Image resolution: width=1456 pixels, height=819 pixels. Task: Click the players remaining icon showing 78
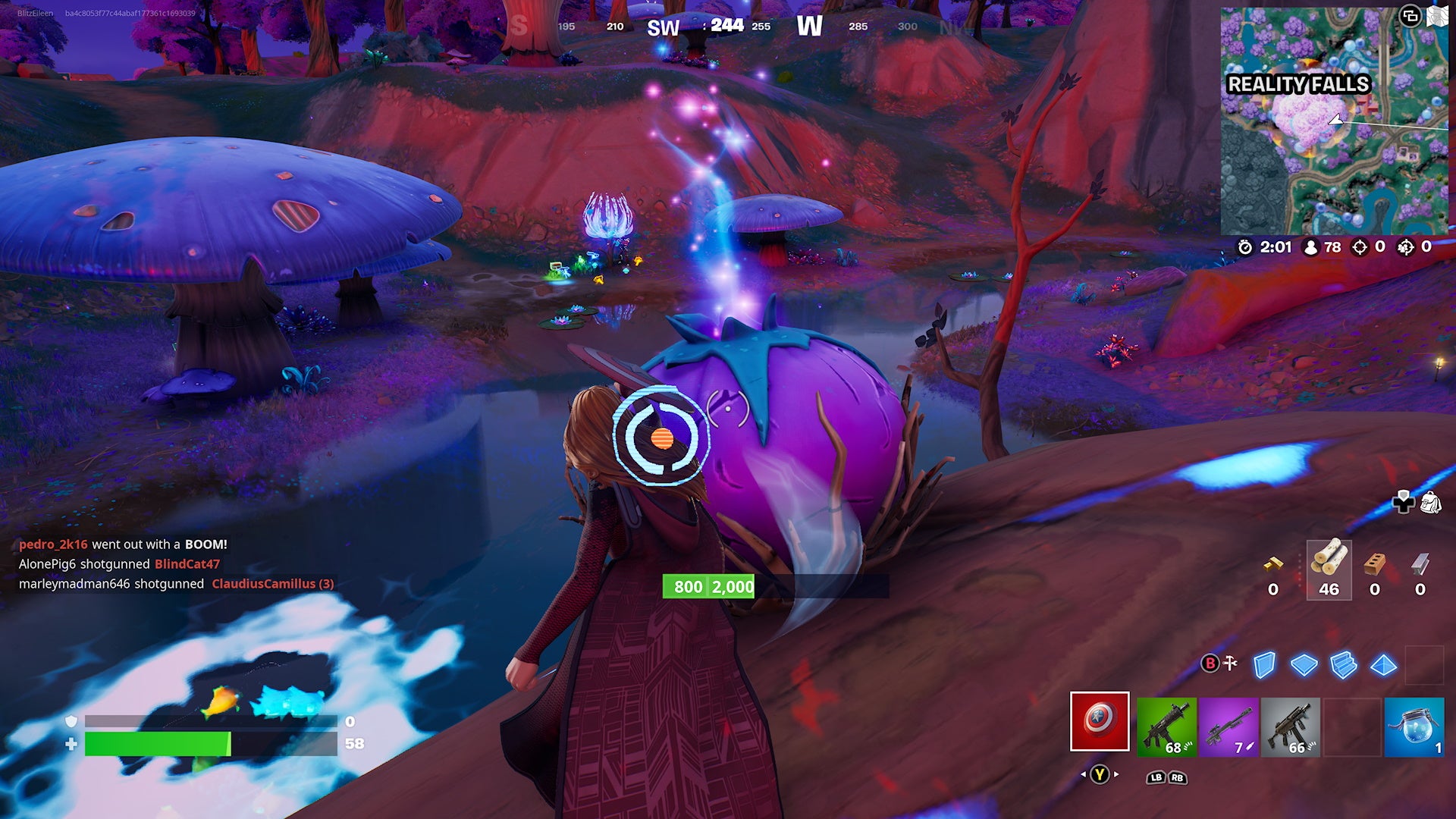(1311, 247)
